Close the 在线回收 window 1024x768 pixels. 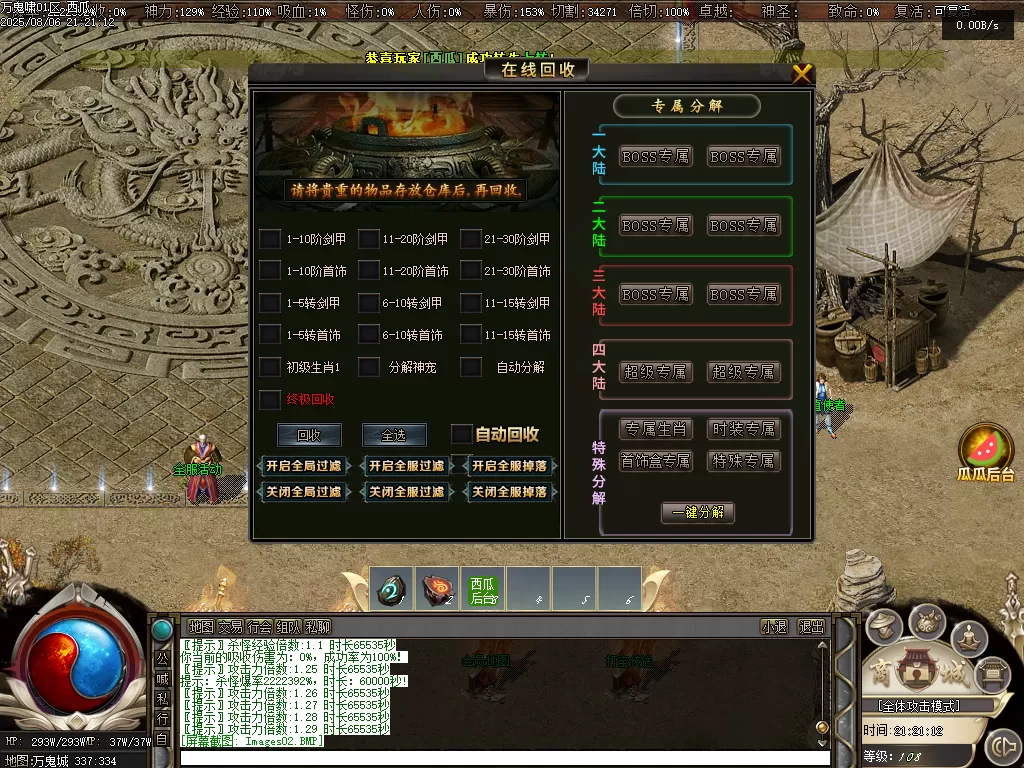tap(802, 74)
